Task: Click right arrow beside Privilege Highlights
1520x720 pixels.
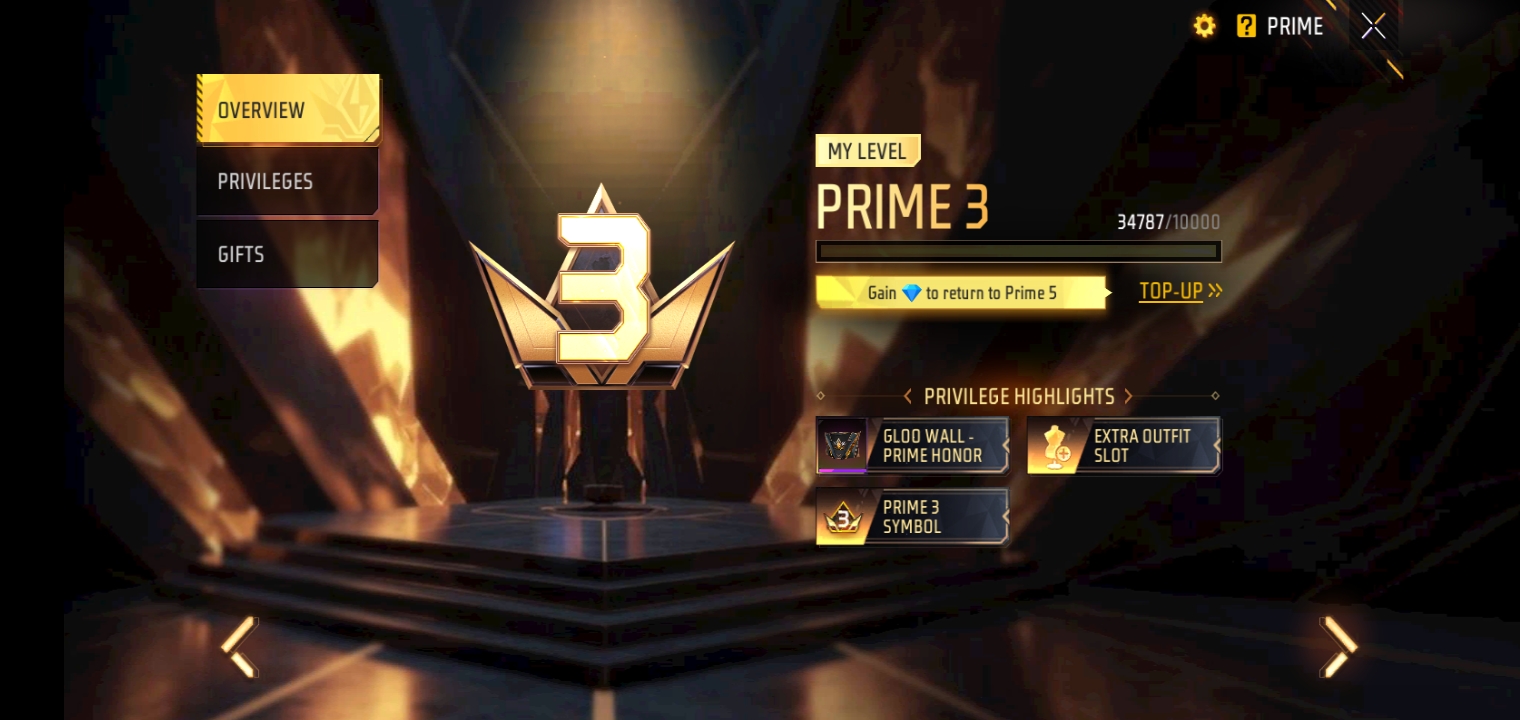Action: click(1128, 397)
